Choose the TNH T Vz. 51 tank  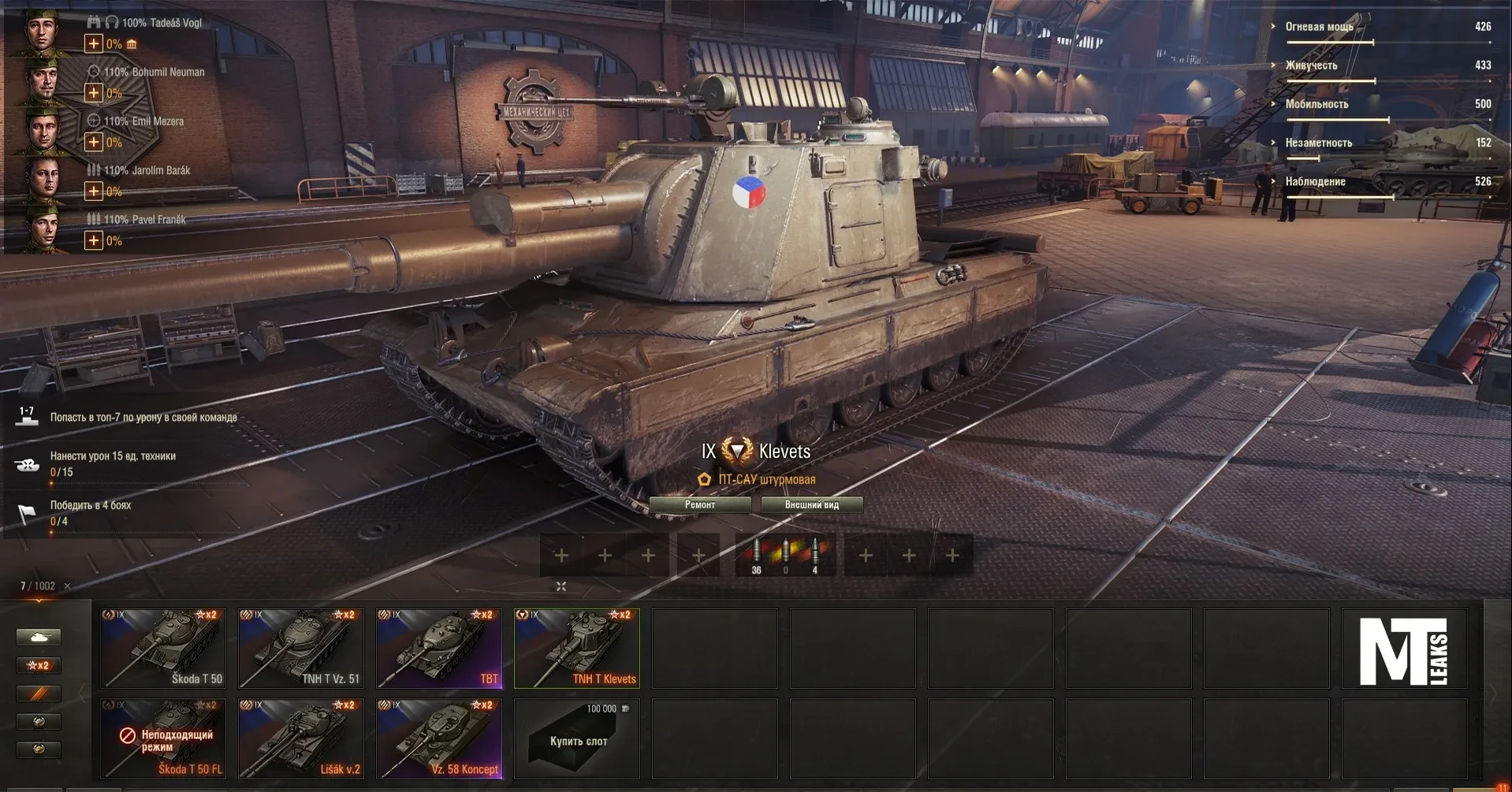point(301,649)
